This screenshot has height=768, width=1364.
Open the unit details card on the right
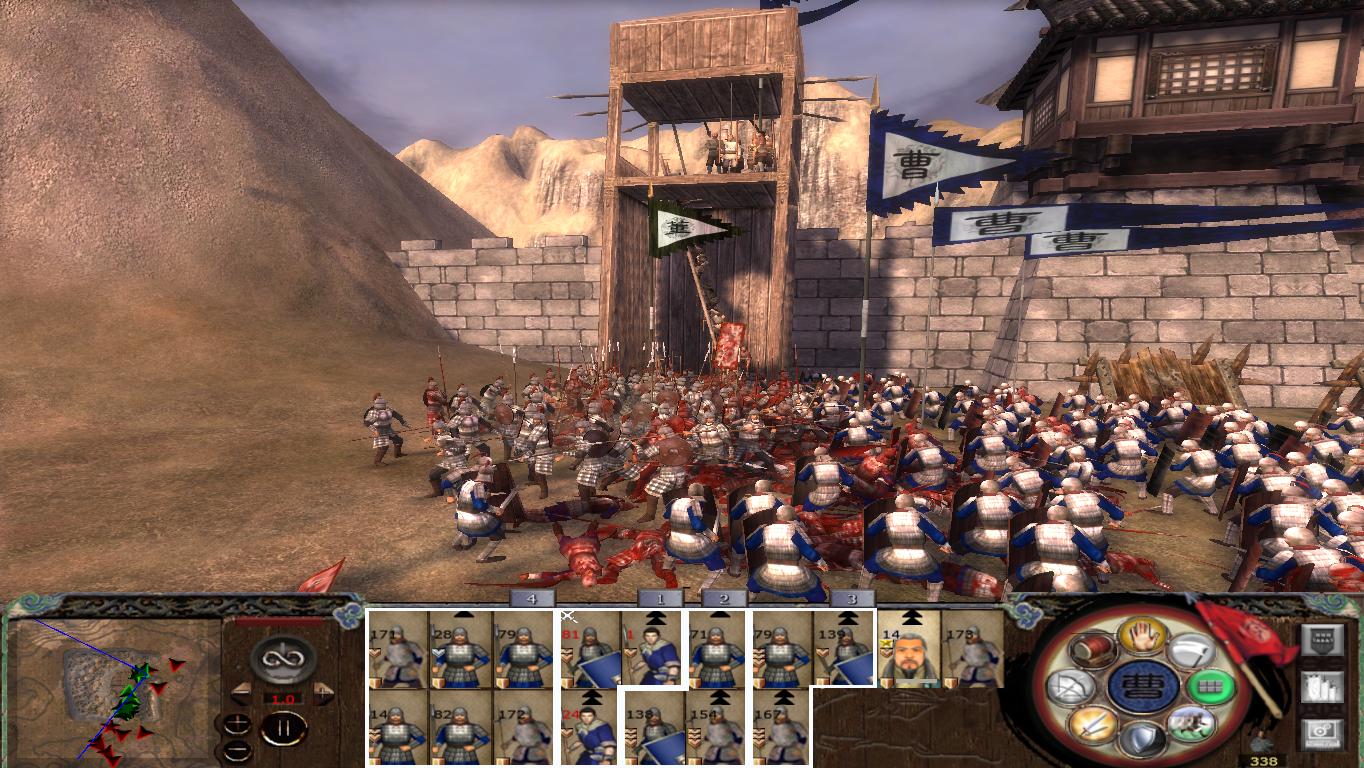[x=1323, y=640]
